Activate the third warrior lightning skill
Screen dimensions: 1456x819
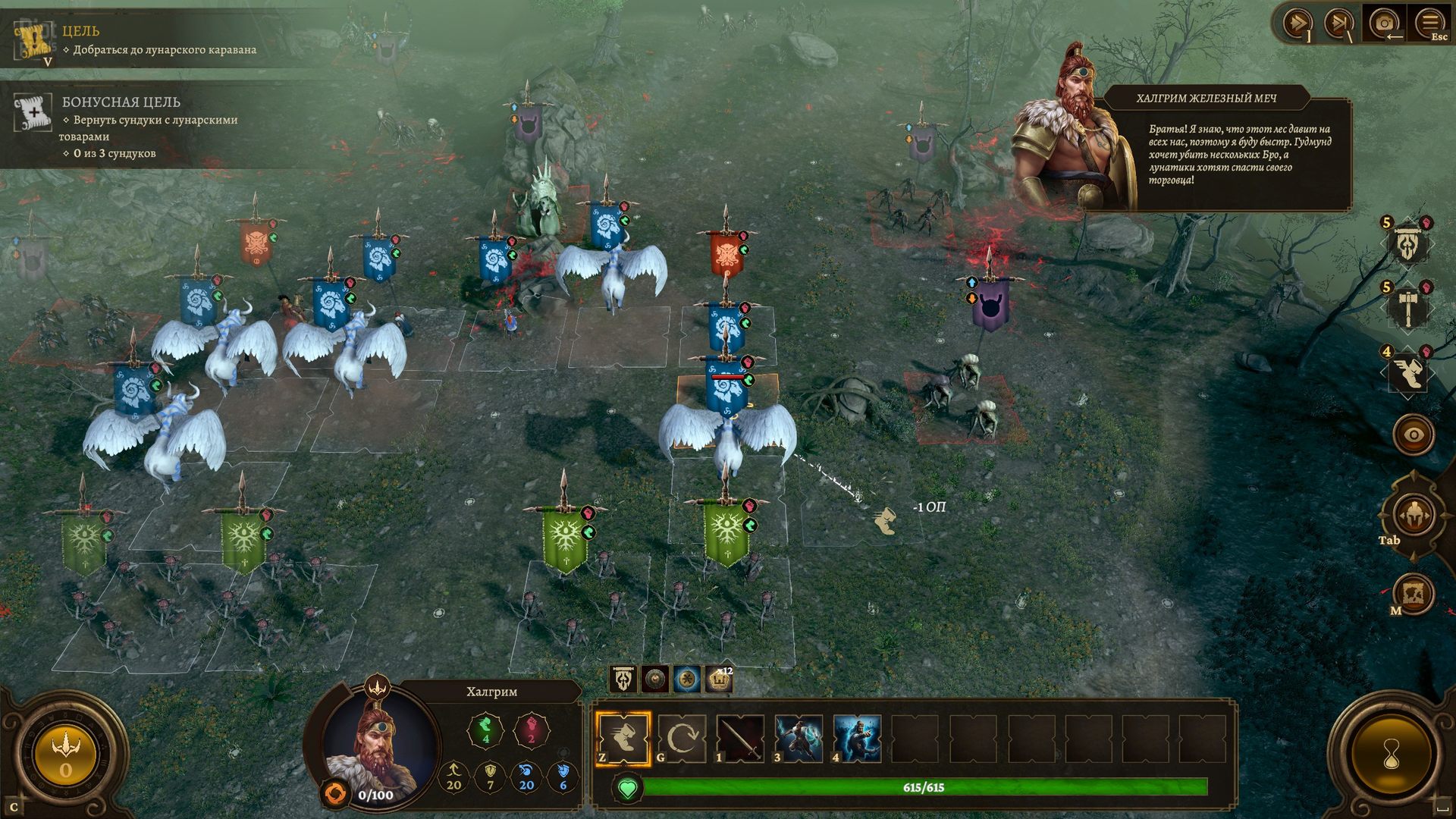pos(799,738)
